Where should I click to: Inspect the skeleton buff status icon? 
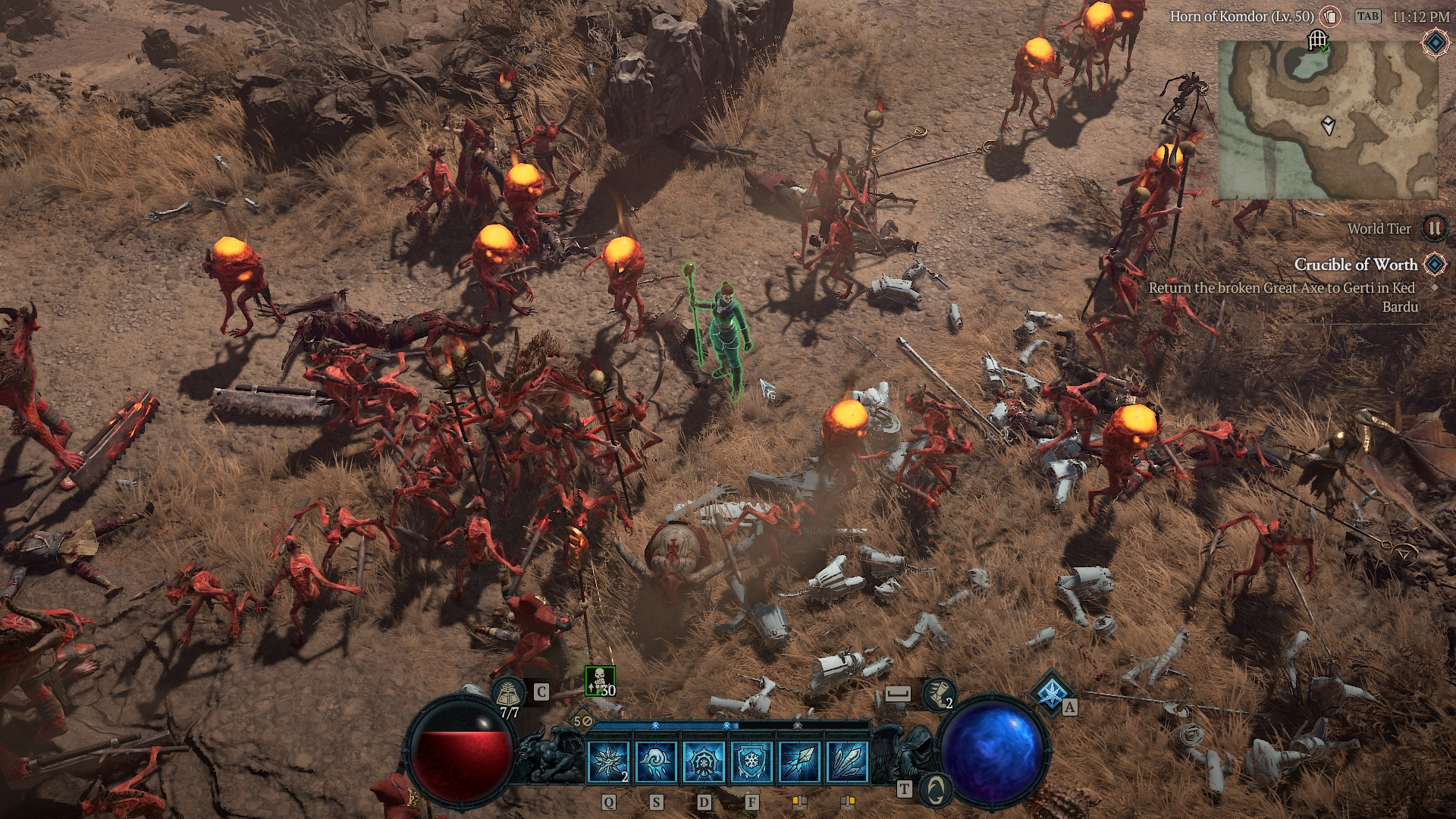tap(599, 680)
